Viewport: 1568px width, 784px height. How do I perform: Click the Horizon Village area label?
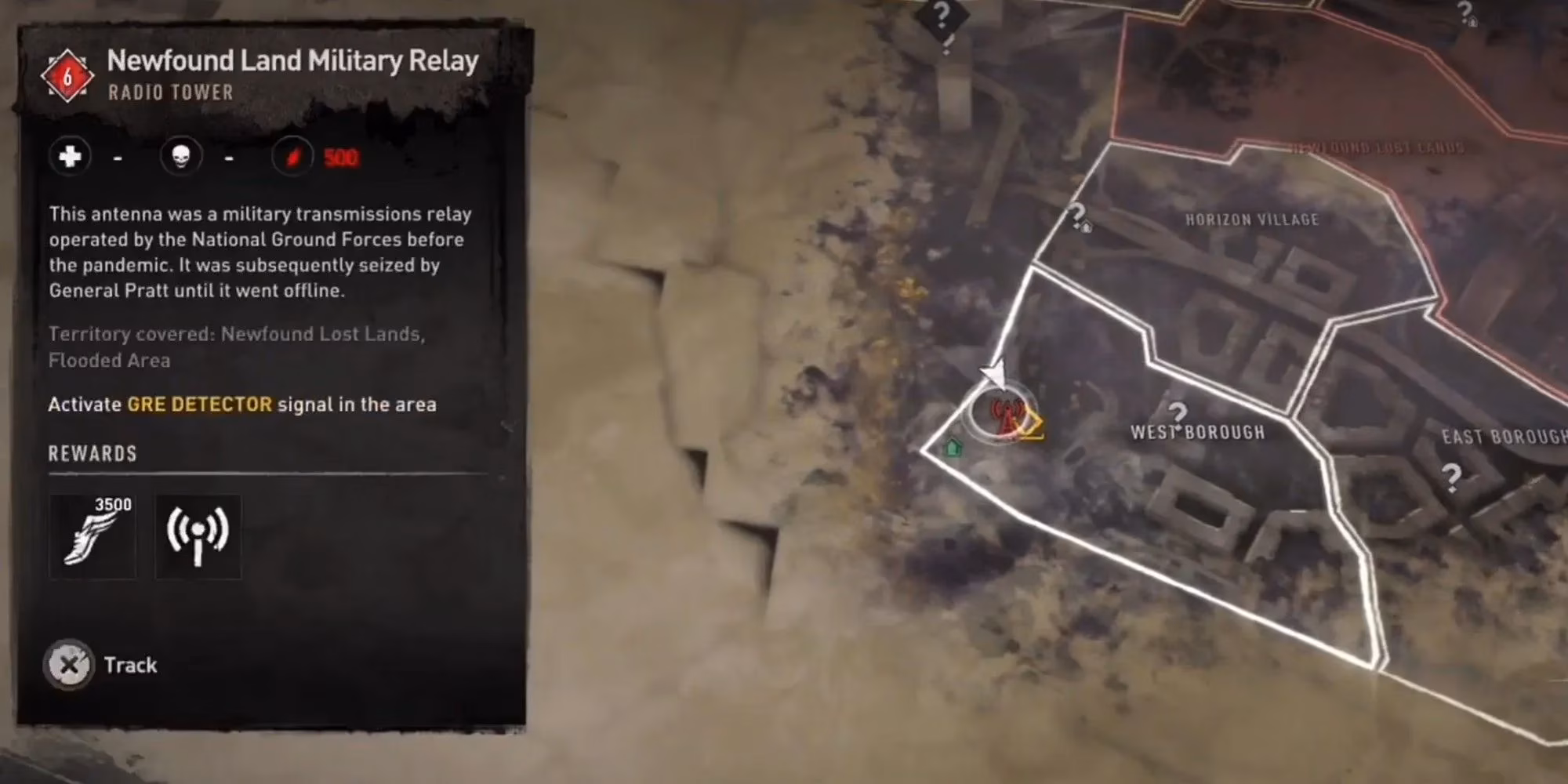[1251, 220]
